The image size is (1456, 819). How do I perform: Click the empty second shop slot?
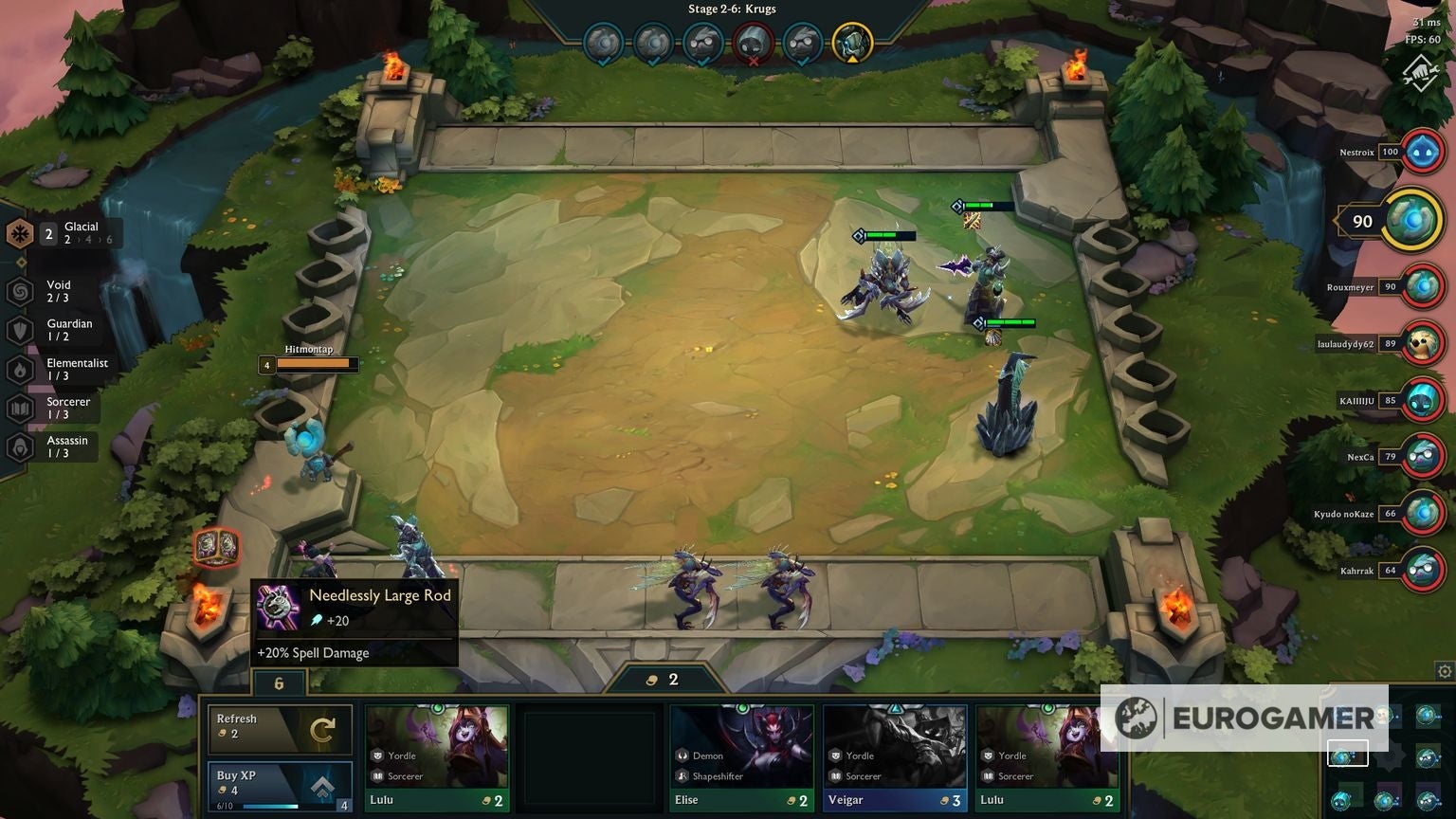pos(588,754)
